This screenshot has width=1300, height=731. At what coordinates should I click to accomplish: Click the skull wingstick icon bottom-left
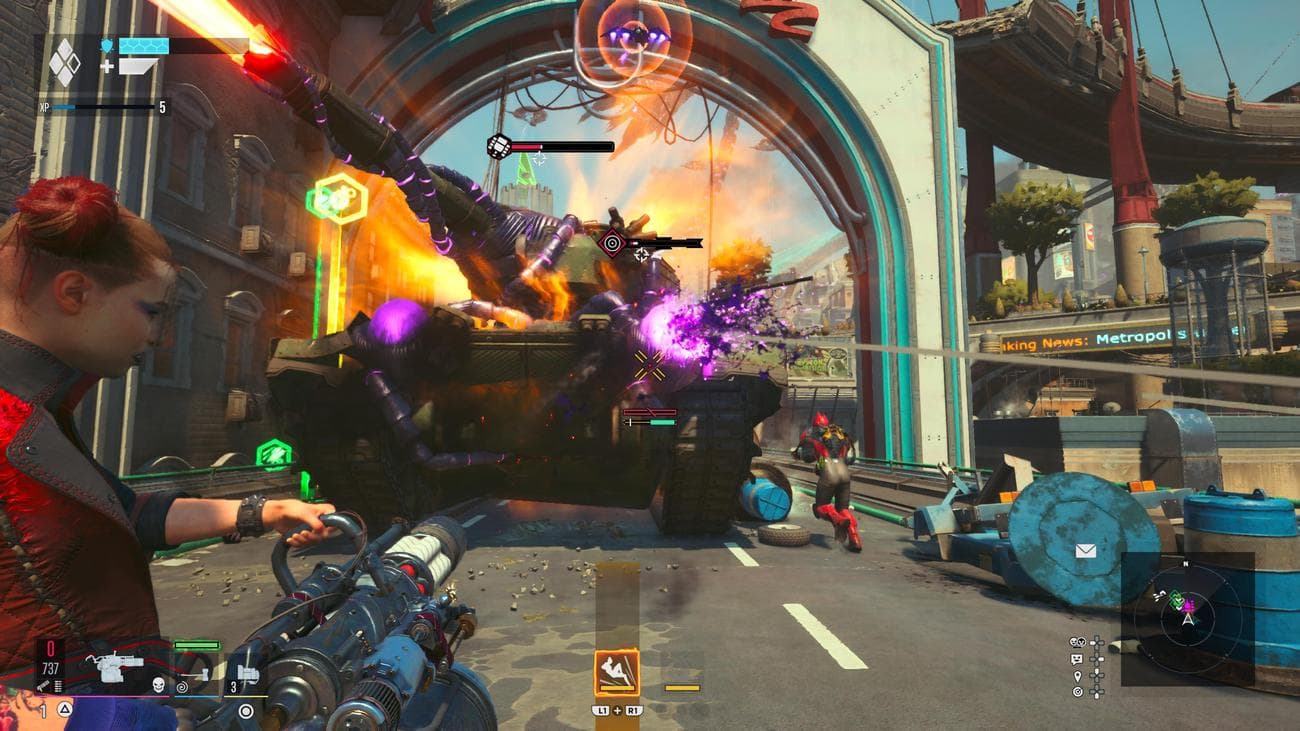[158, 686]
